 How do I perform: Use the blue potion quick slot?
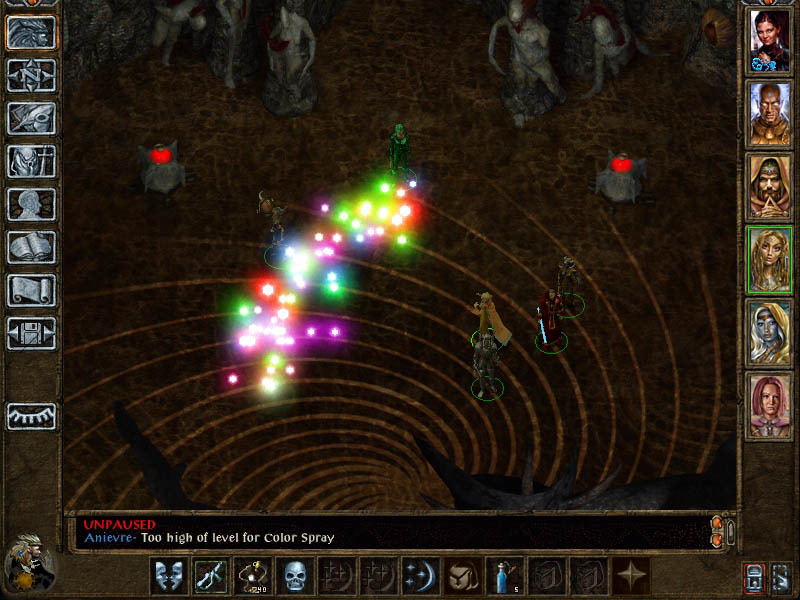(x=502, y=576)
